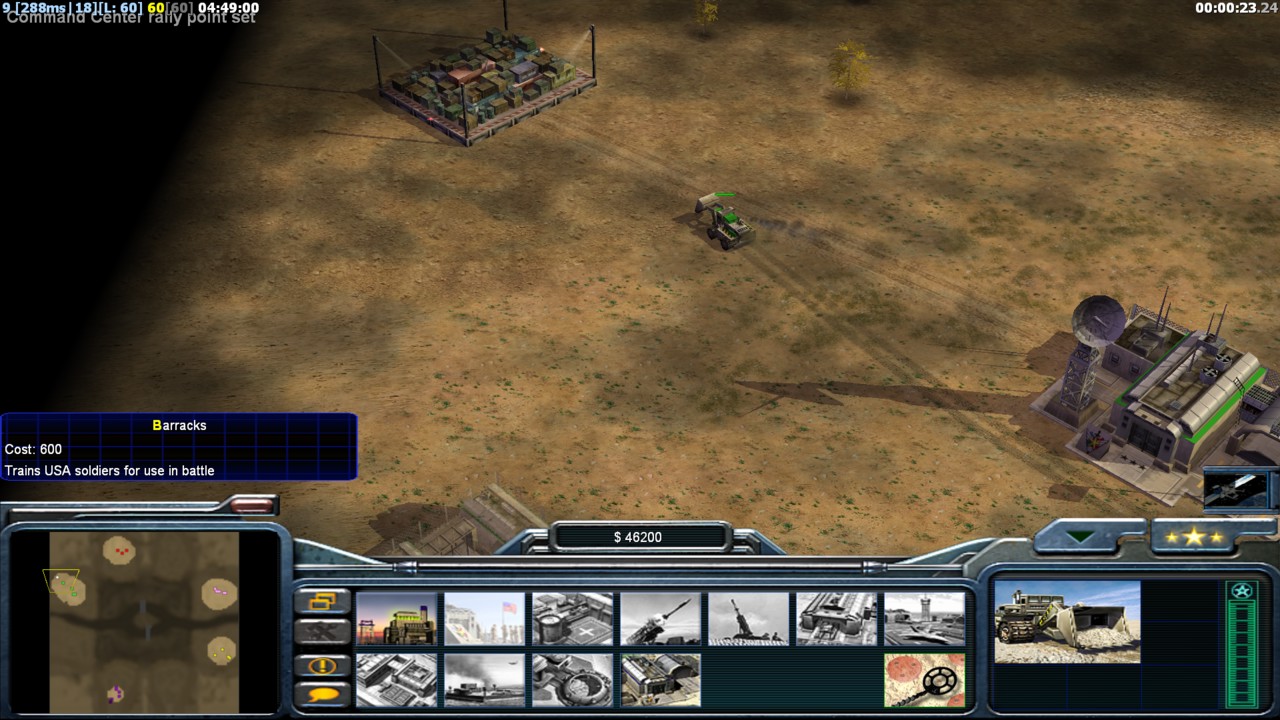The width and height of the screenshot is (1280, 720).
Task: Choose the Supply Center build icon
Action: tap(572, 619)
